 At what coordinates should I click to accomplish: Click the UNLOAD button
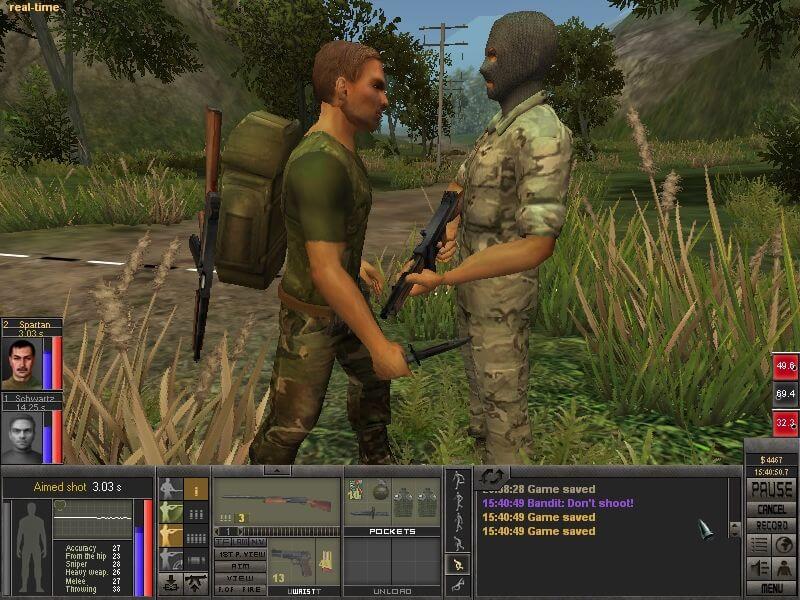pyautogui.click(x=393, y=591)
